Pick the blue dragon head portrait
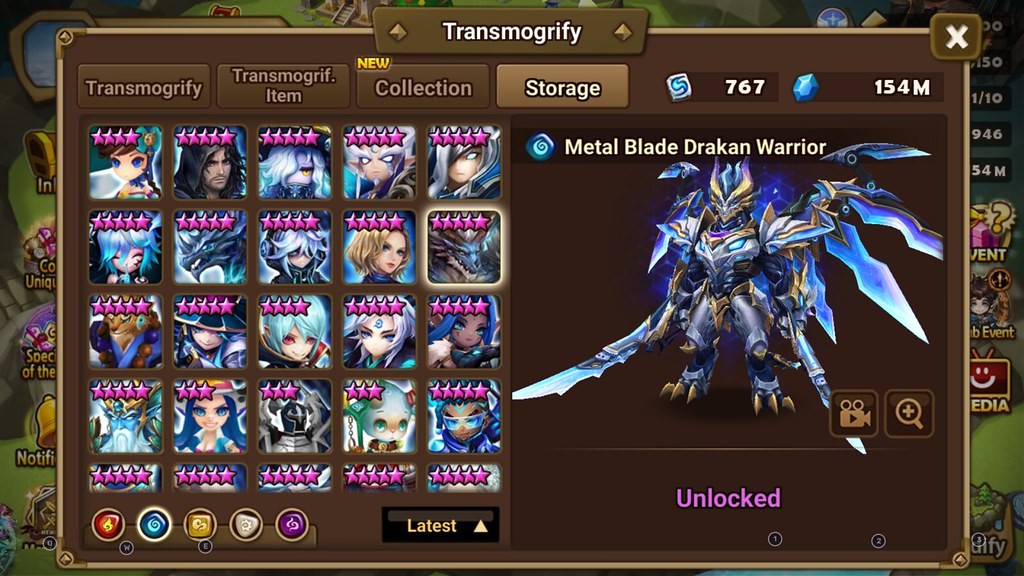Viewport: 1024px width, 576px height. pos(210,247)
